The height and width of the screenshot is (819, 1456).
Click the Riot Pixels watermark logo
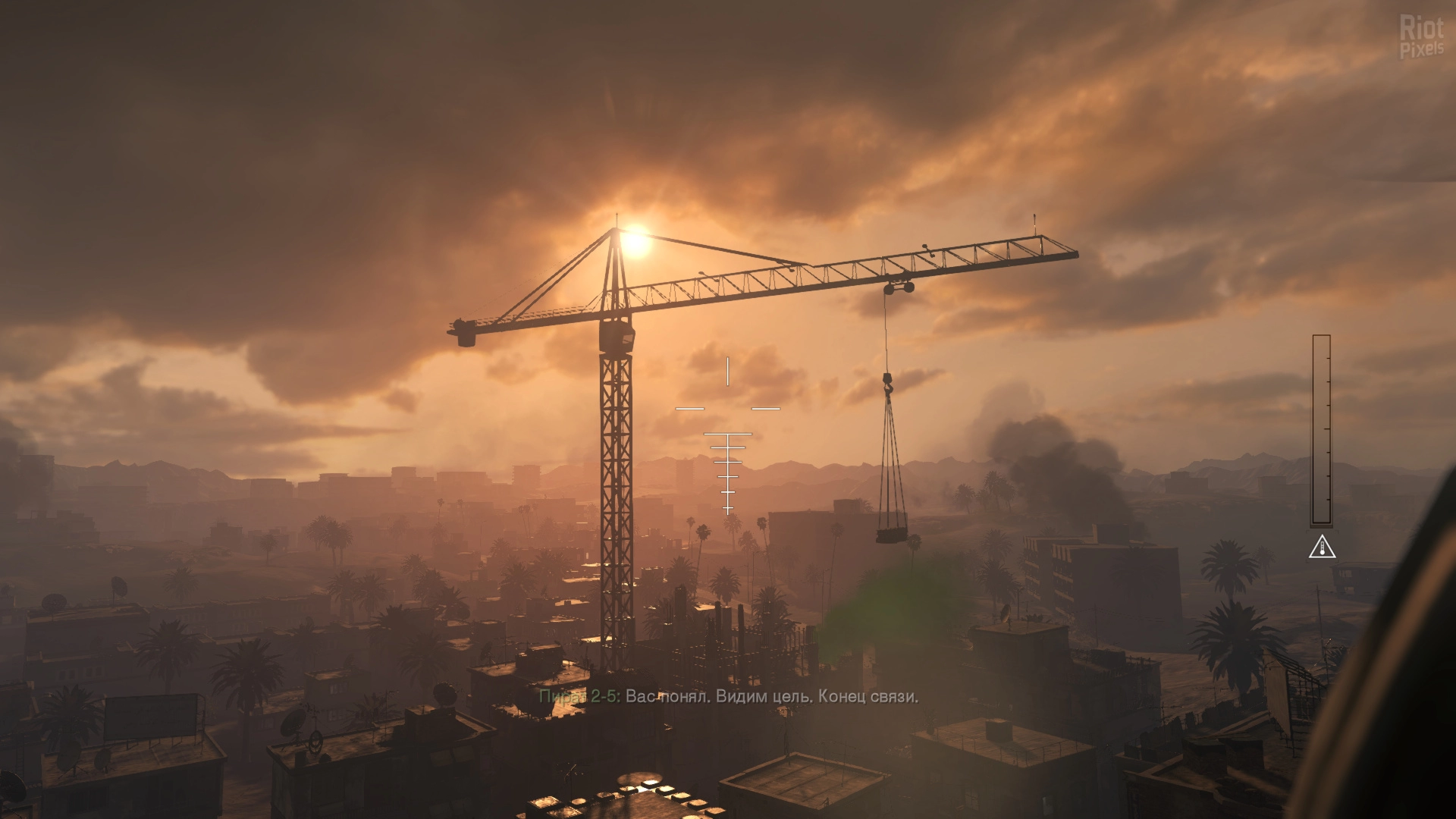click(x=1421, y=37)
